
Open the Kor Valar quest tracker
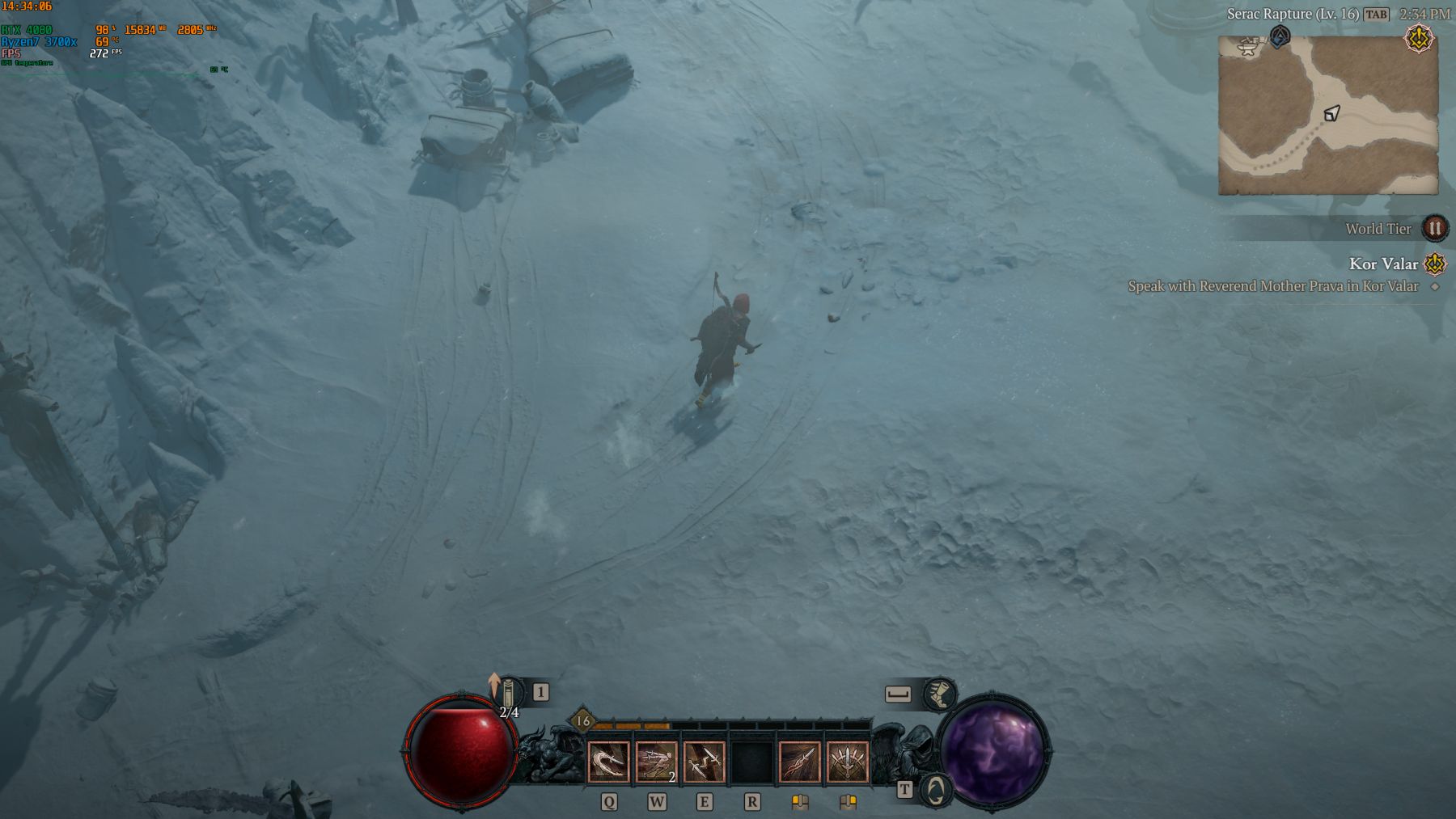tap(1383, 264)
